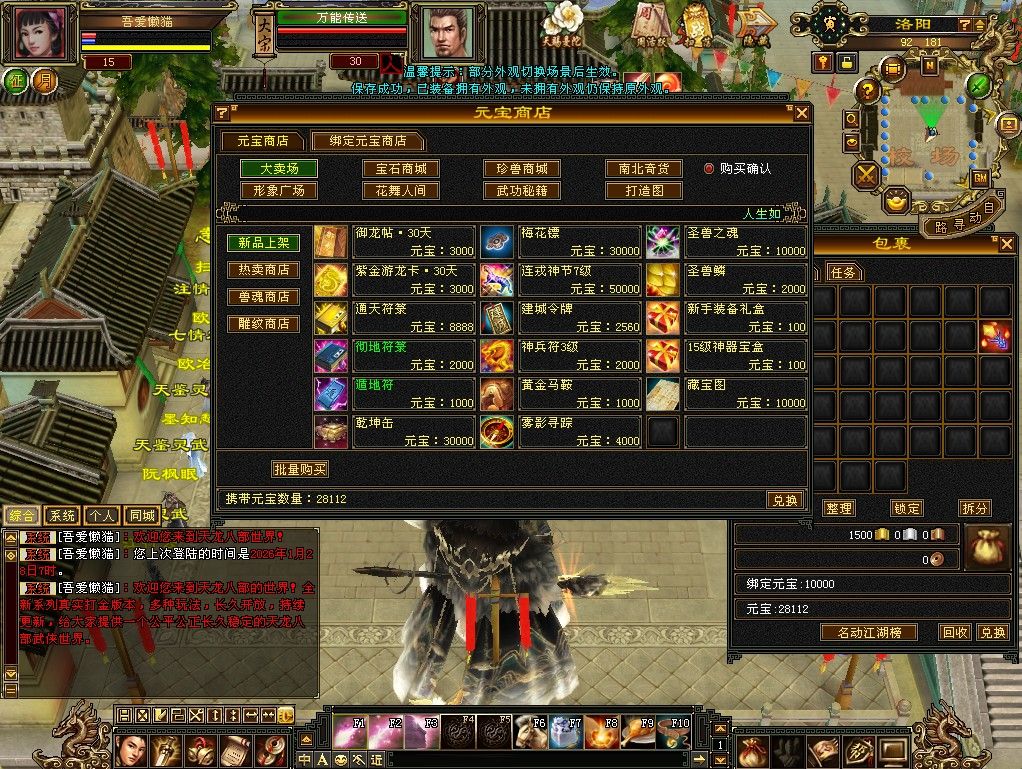Show the 热卖商店 item list

262,270
